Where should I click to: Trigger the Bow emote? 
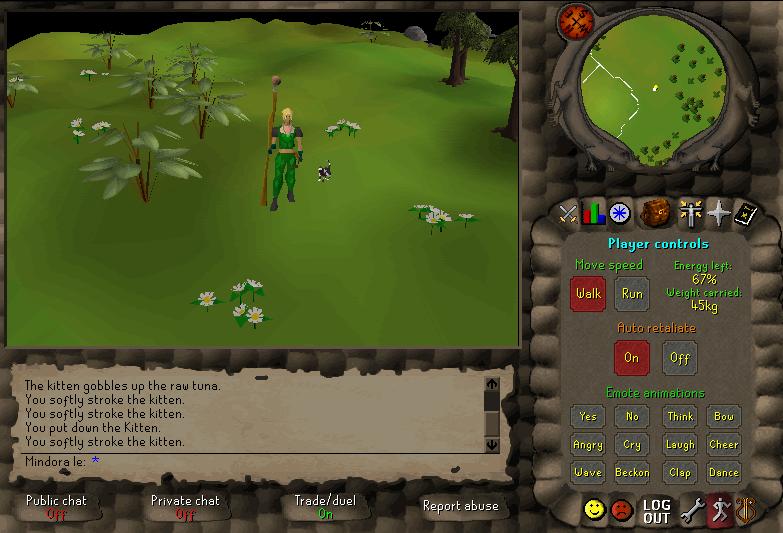[x=723, y=417]
